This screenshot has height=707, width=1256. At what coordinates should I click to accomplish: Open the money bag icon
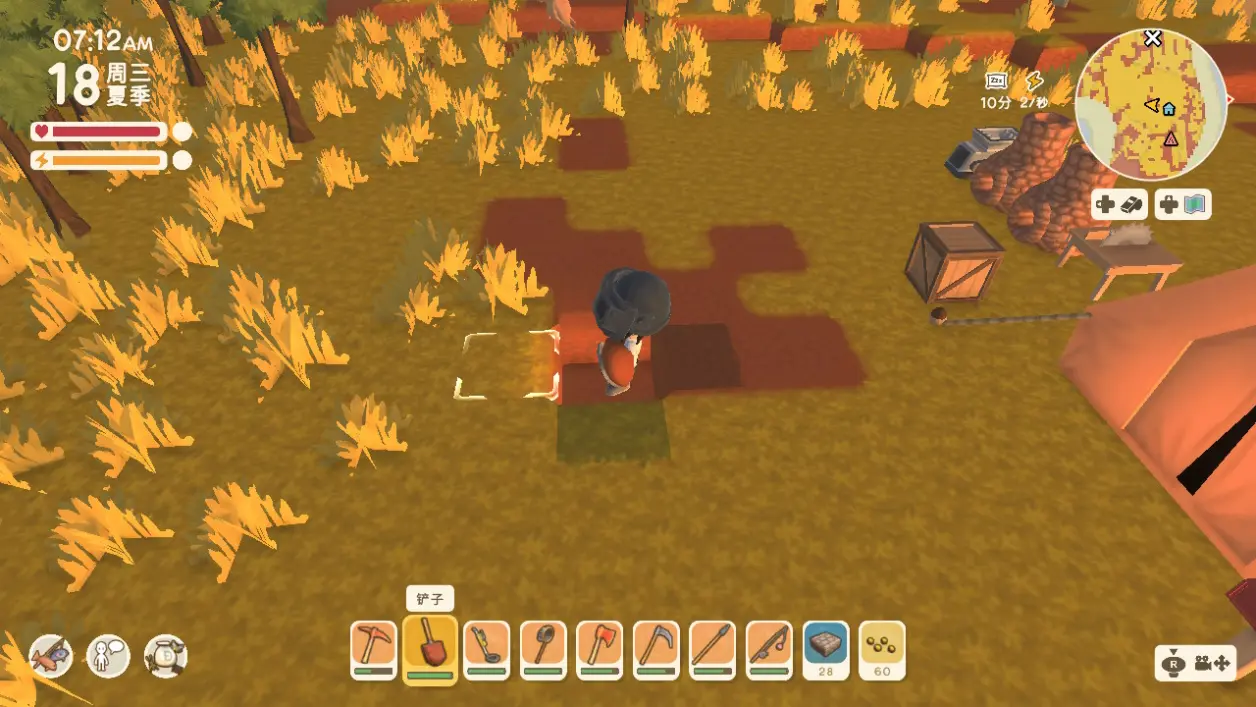165,656
